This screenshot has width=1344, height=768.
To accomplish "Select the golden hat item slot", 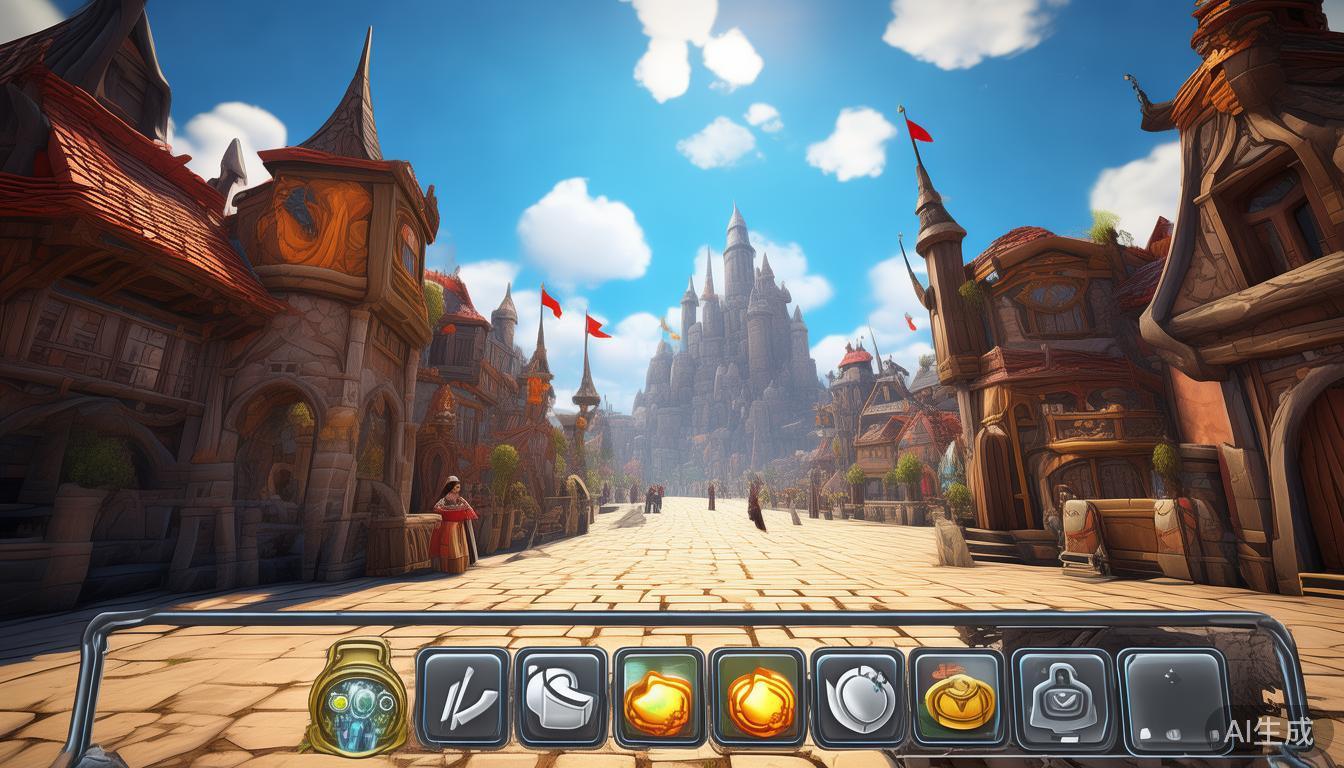I will pyautogui.click(x=958, y=697).
